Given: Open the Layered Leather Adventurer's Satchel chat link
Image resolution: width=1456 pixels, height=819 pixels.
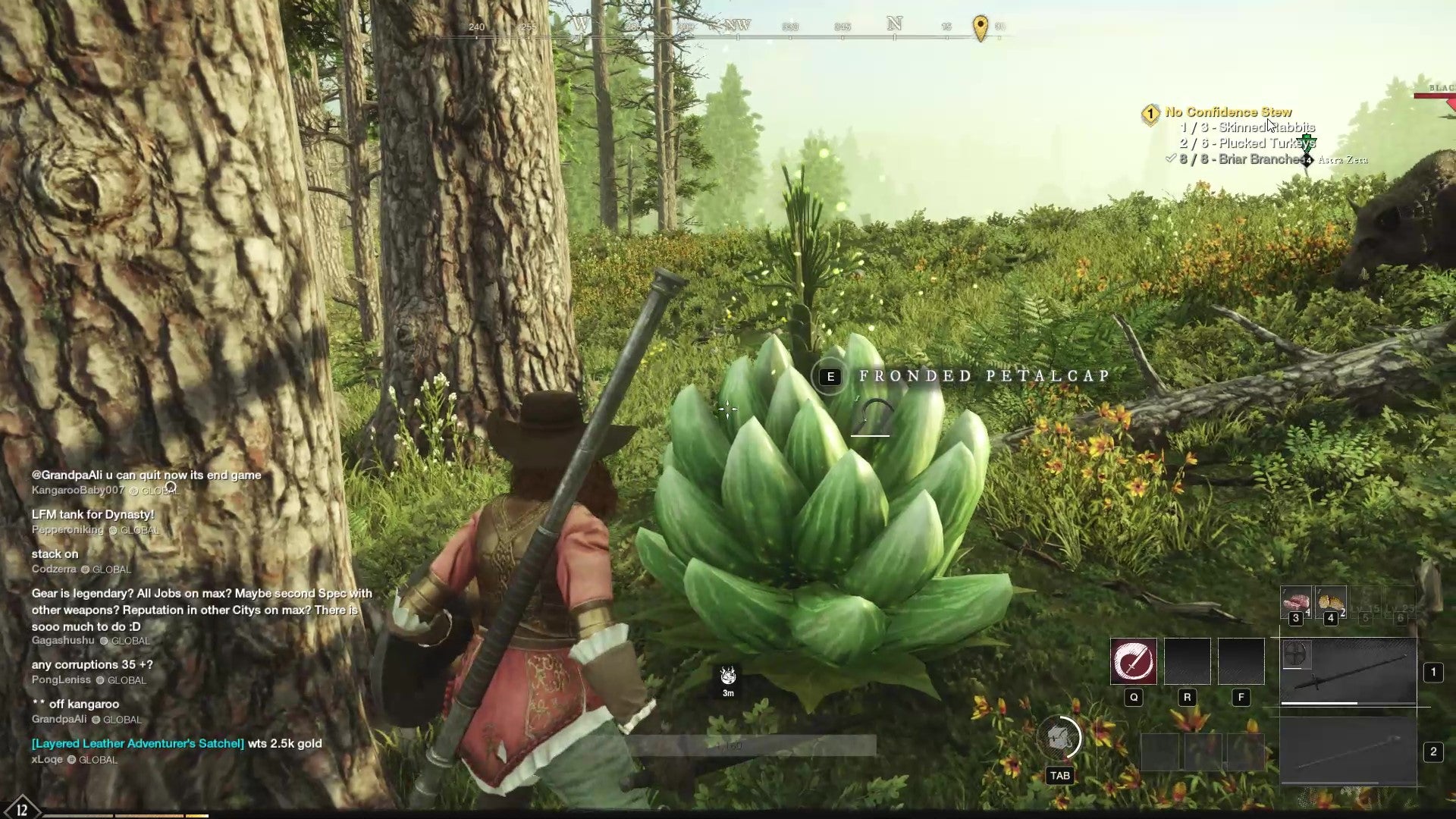Looking at the screenshot, I should pos(136,744).
